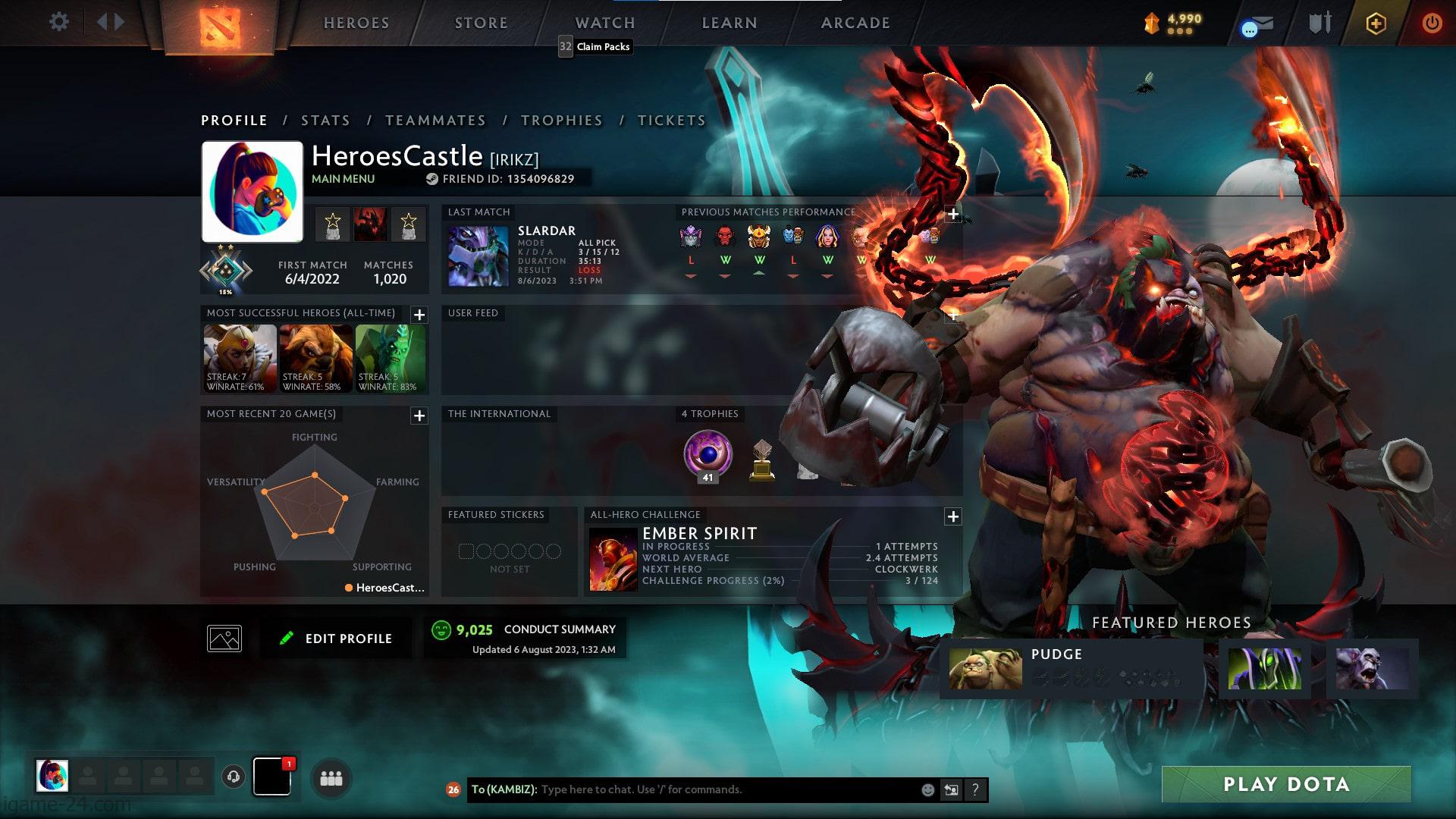Open the Claim Packs notification

(595, 46)
